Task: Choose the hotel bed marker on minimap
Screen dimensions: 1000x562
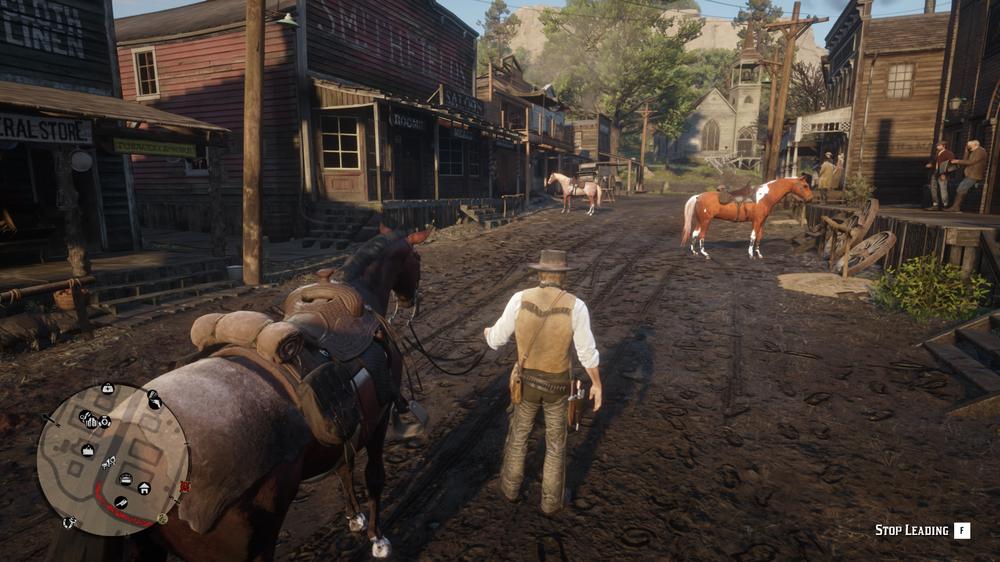Action: click(126, 478)
